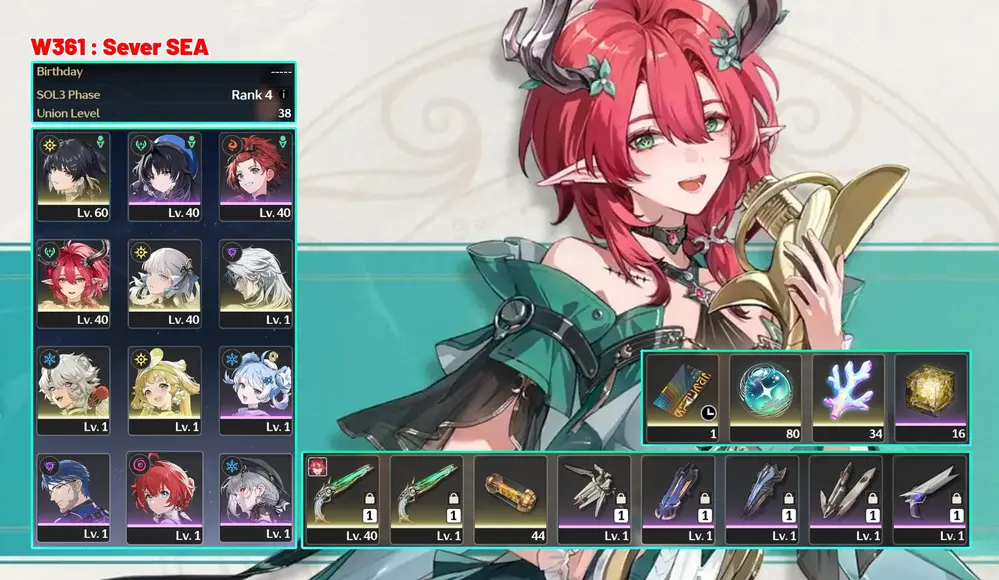Pick the blonde girl character portrait
The height and width of the screenshot is (580, 999).
click(x=165, y=390)
